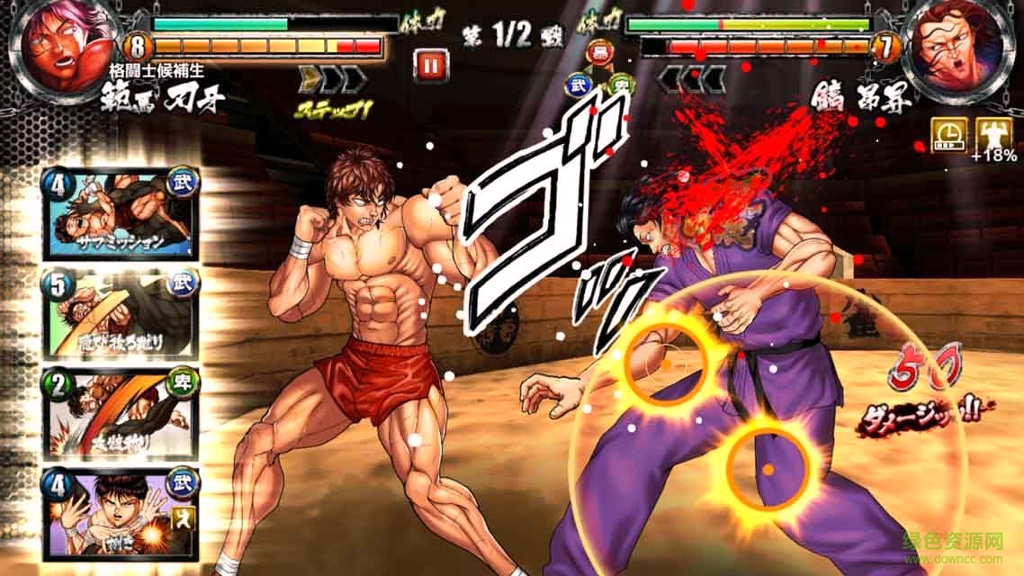Choose the cost-2 green-badge card
Screen dimensions: 1024x576
[120, 412]
